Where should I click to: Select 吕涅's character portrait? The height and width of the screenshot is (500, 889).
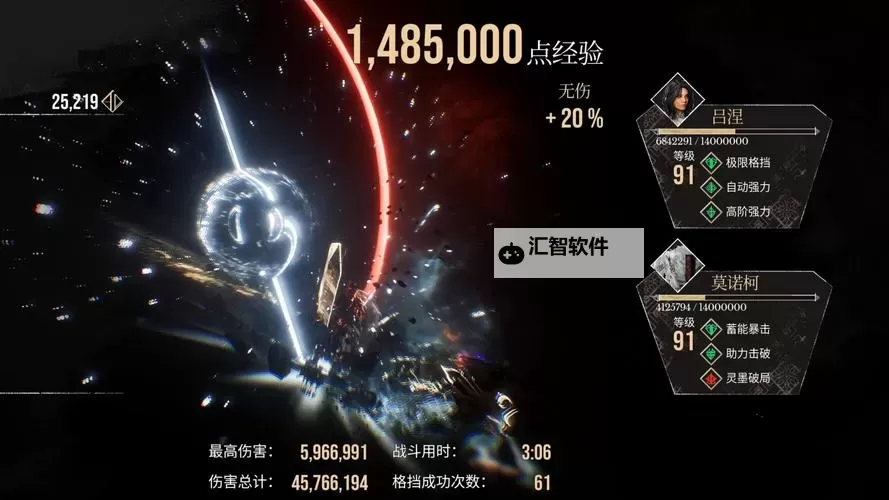pos(677,98)
